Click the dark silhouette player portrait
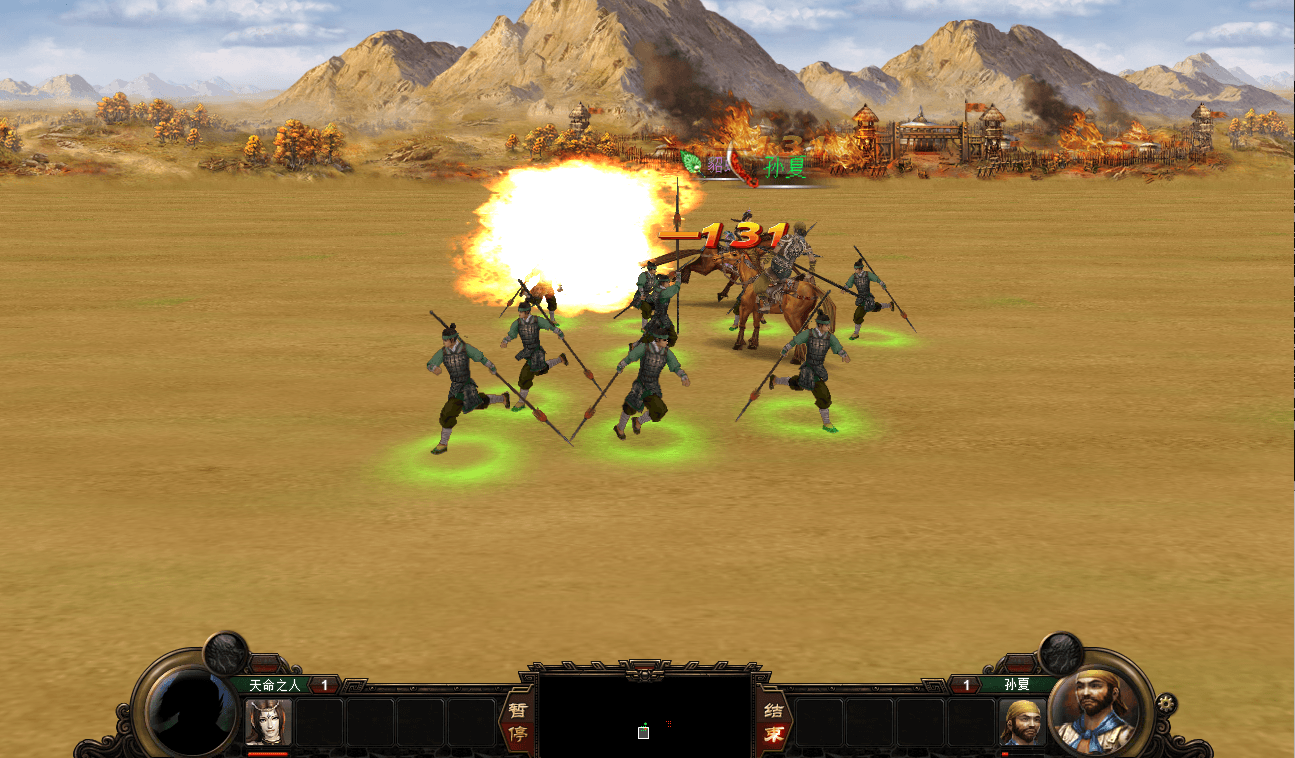The height and width of the screenshot is (758, 1295). [191, 711]
